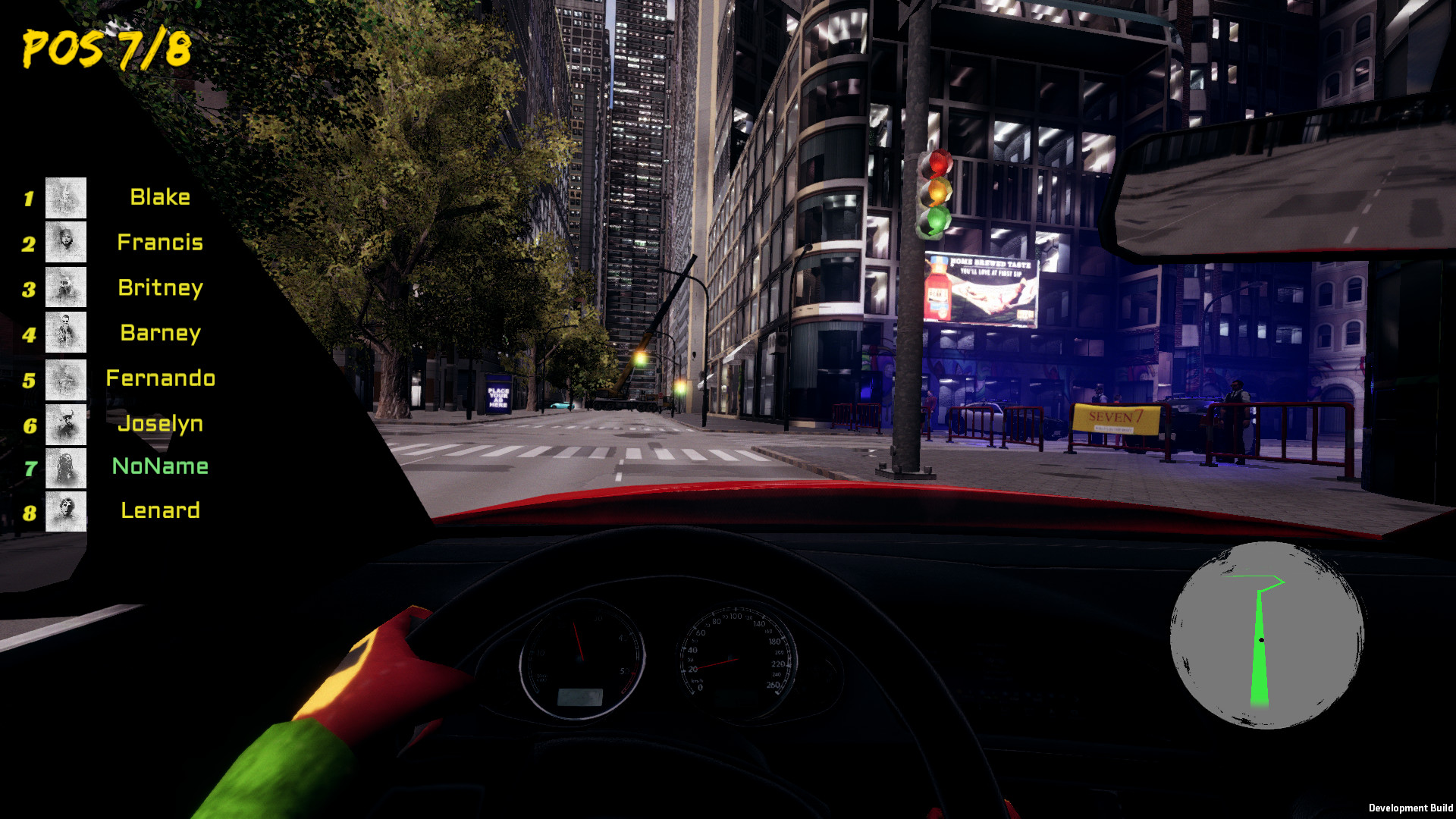Screen dimensions: 1456x819
Task: Open Barney's driver portrait
Action: 65,332
